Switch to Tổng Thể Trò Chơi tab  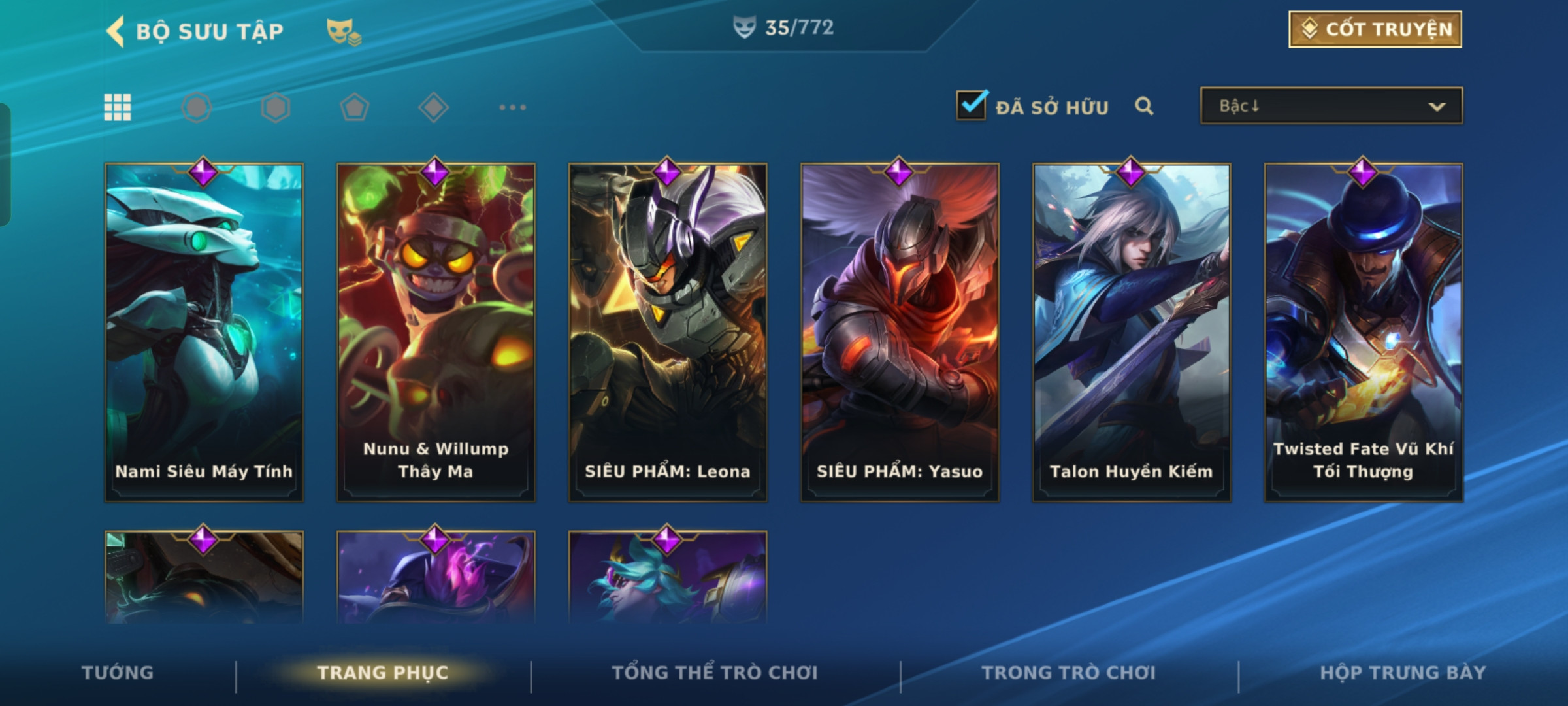tap(715, 673)
